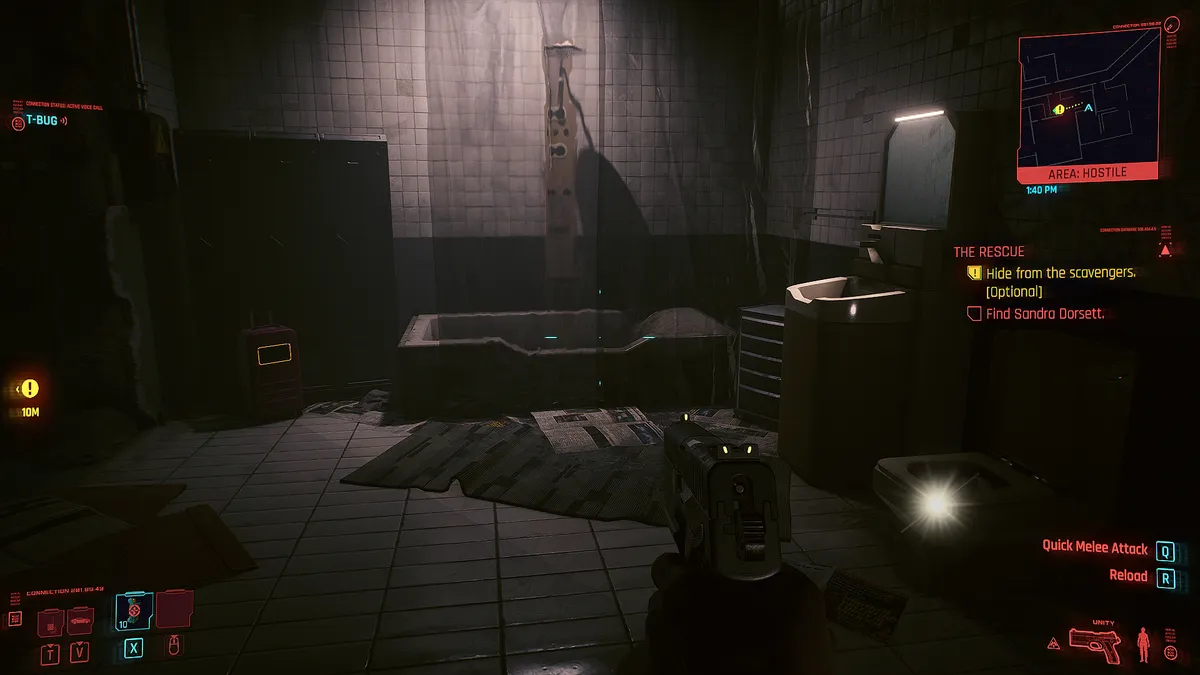The image size is (1200, 675).
Task: Open THE RESCUE quest tracker
Action: pyautogui.click(x=988, y=252)
